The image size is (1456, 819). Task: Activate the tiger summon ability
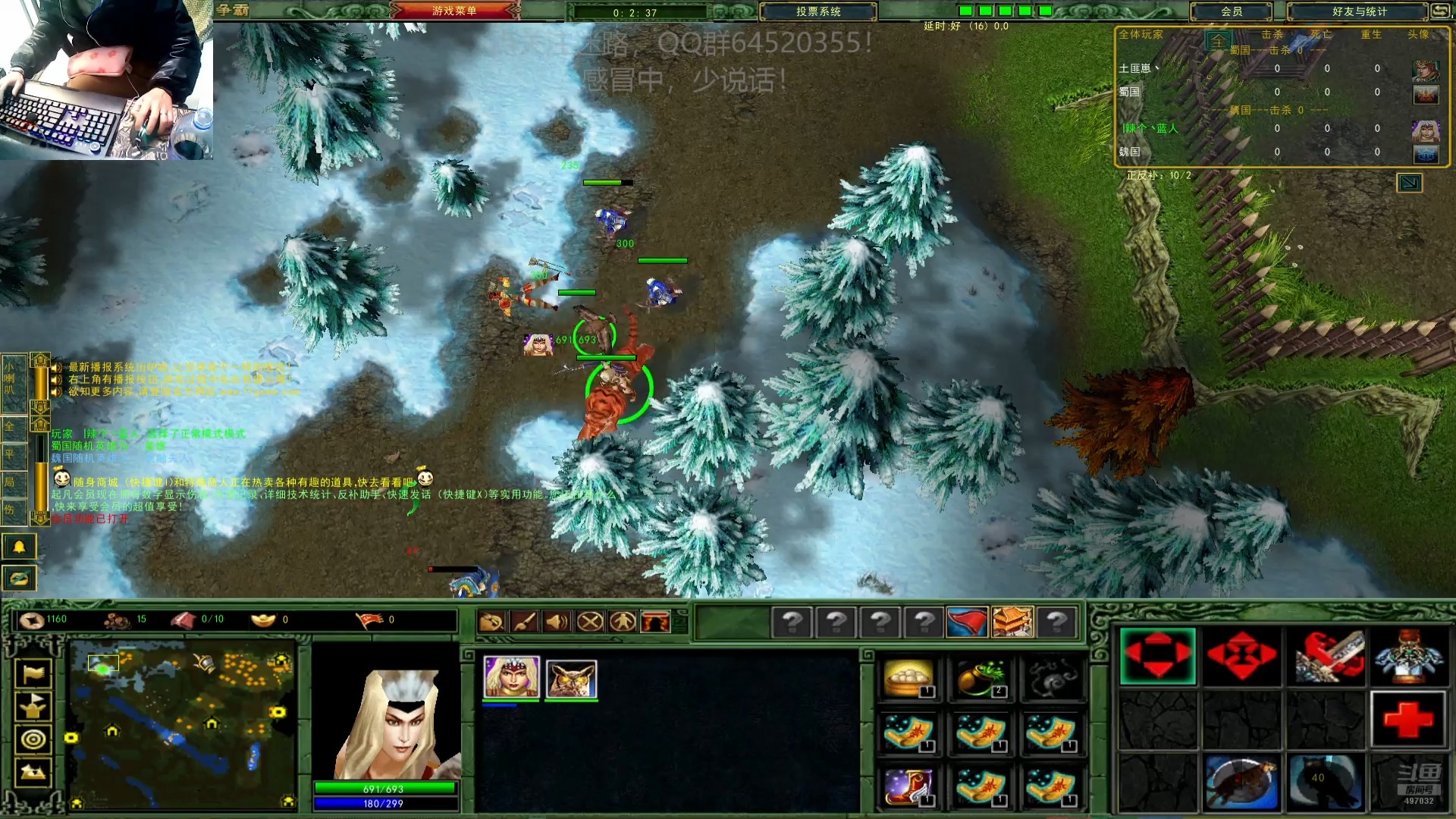click(x=1241, y=783)
